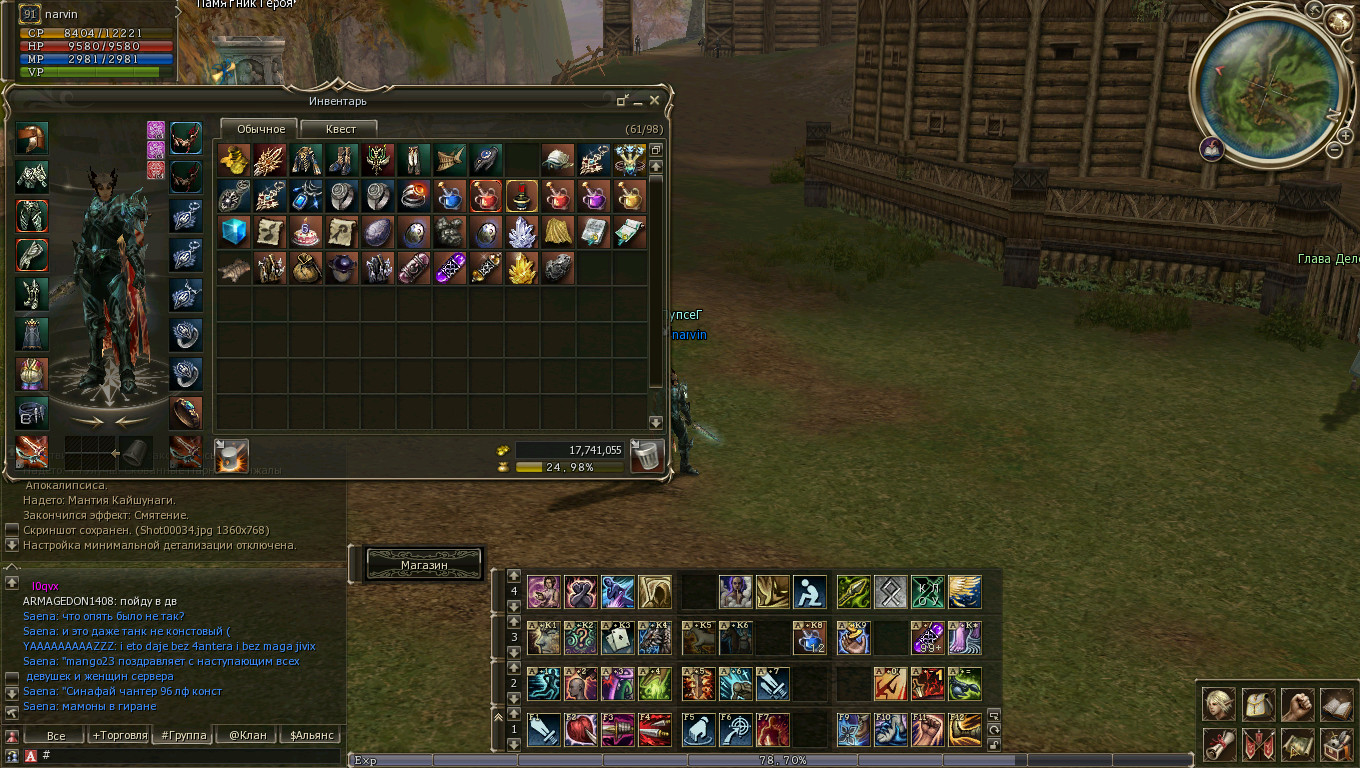
Task: Activate the sitting figure action on hotbar
Action: tap(810, 592)
